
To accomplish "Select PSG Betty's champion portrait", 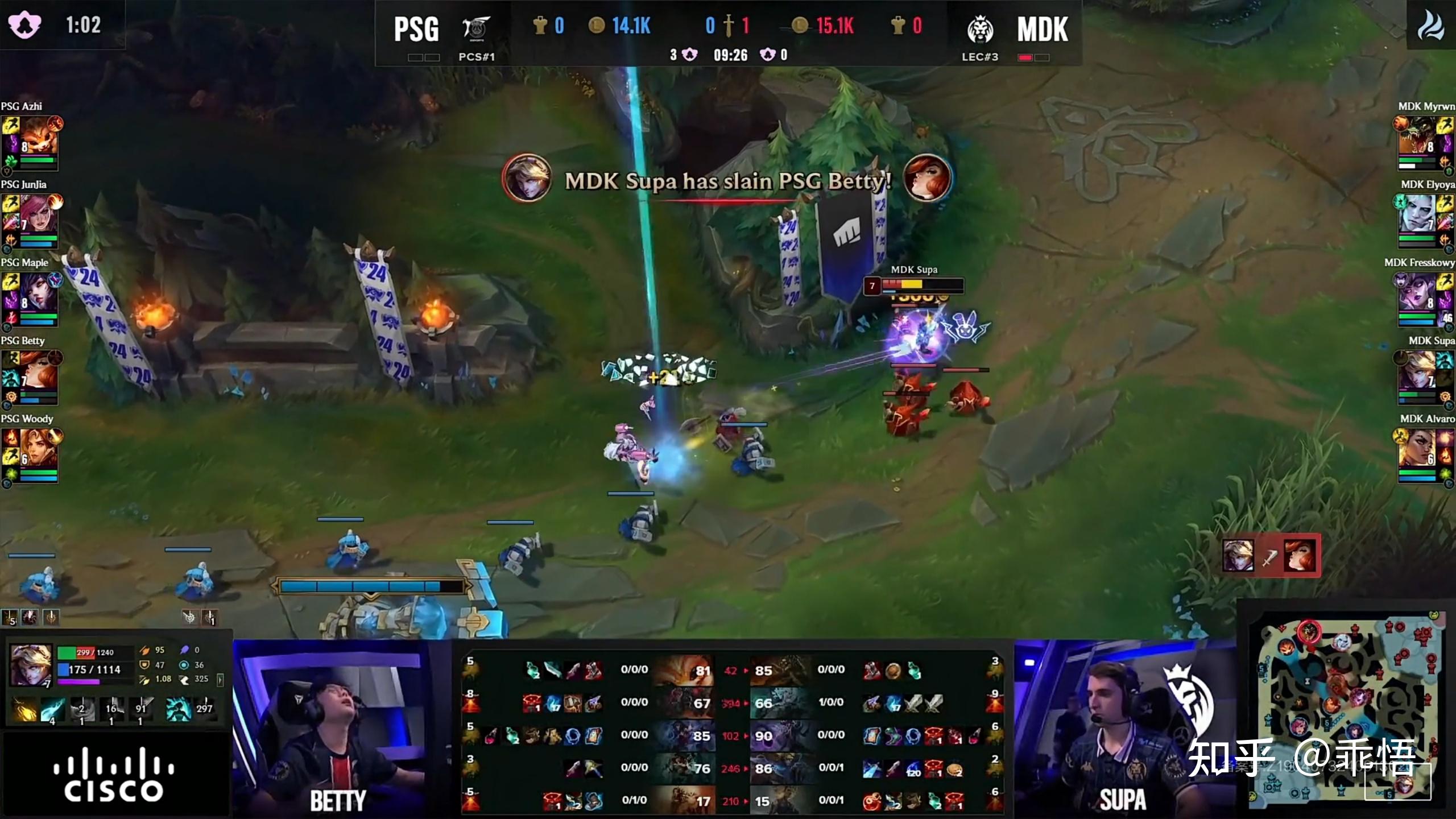I will point(39,371).
